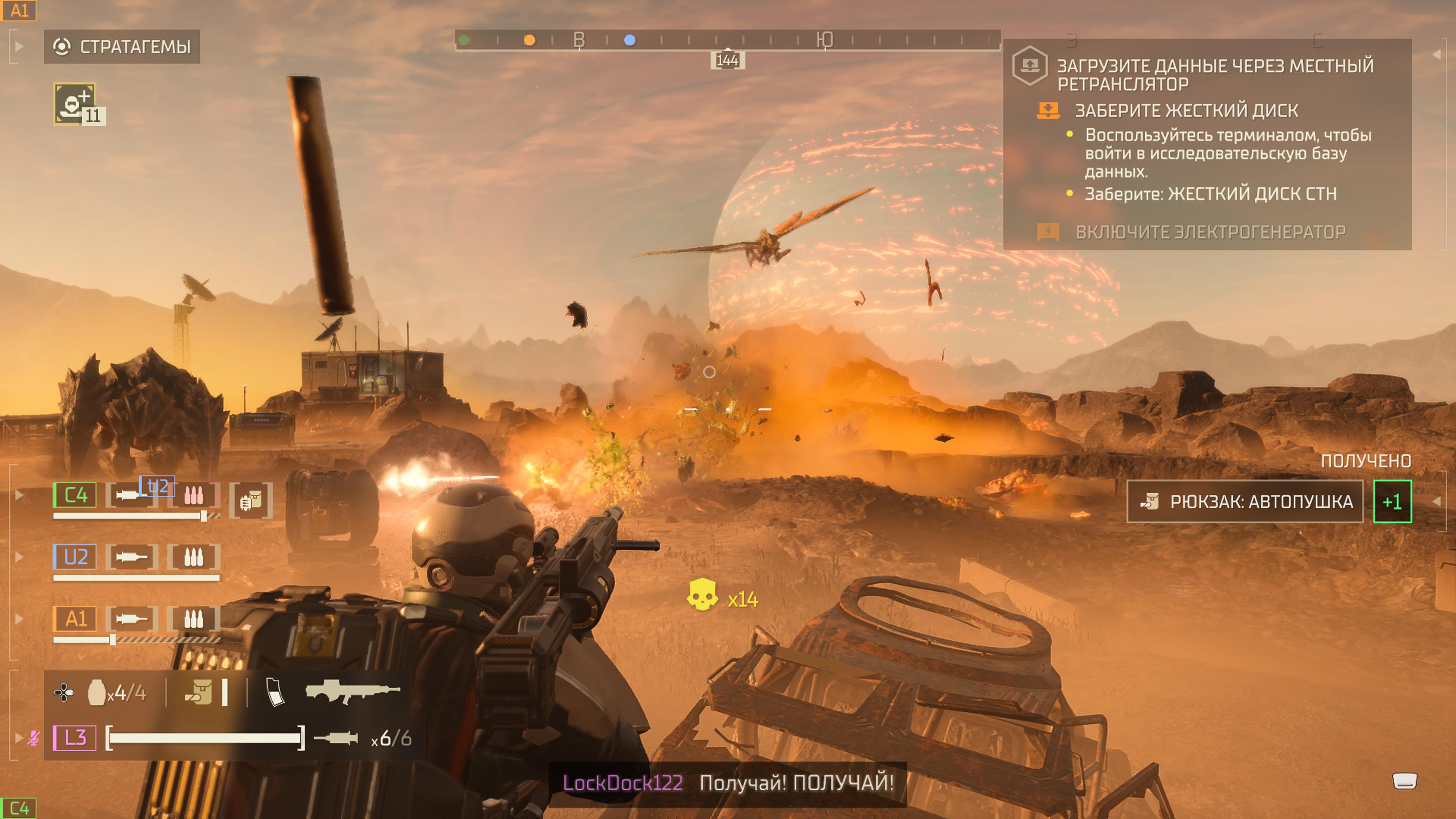Select the Reinforce stratagem icon showing 11
Image resolution: width=1456 pixels, height=819 pixels.
[75, 104]
